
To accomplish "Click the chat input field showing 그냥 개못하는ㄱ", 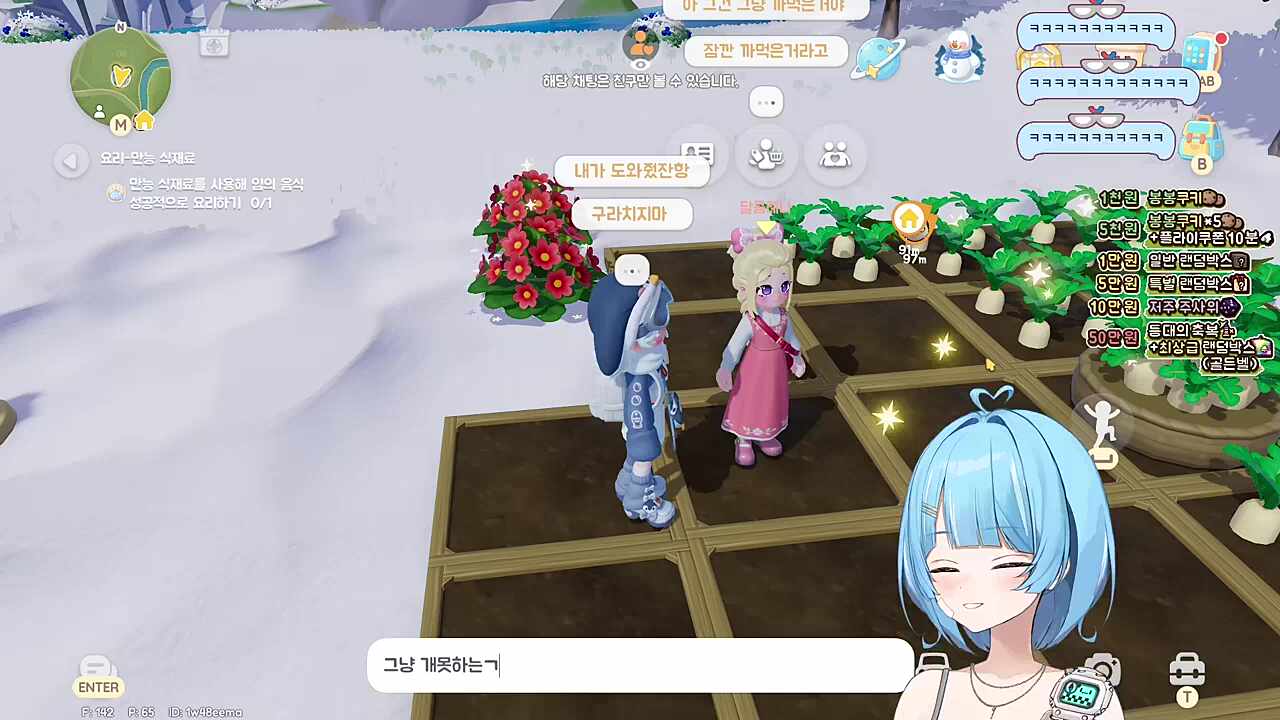I will [x=640, y=666].
